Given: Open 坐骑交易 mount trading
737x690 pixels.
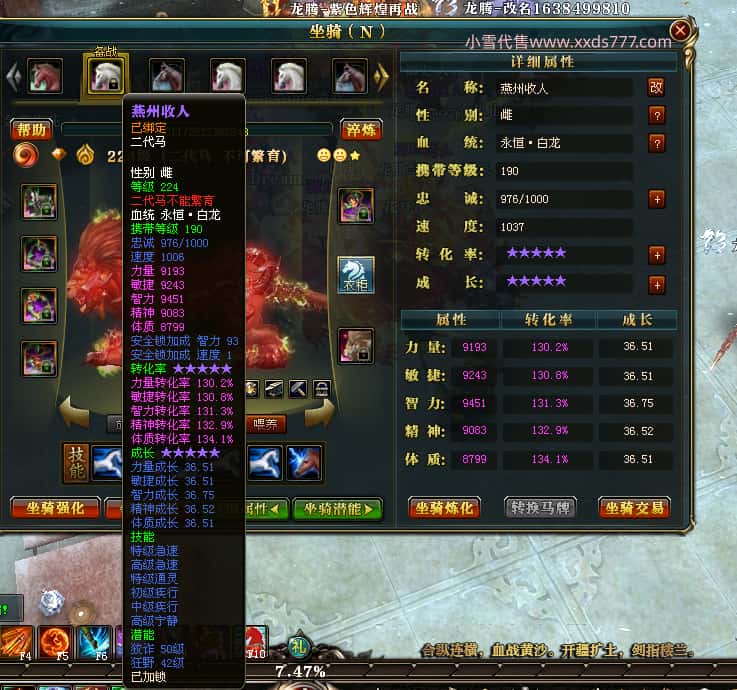Looking at the screenshot, I should (x=634, y=507).
